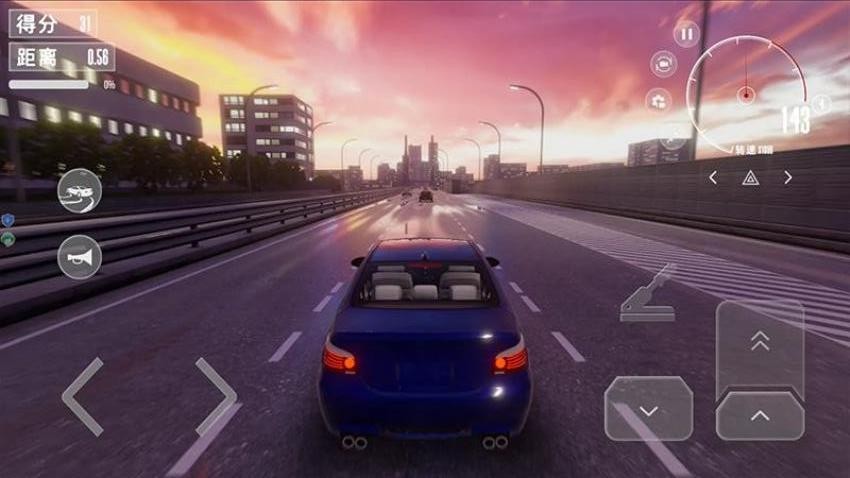
Task: Tap the drifting car icon
Action: click(80, 191)
